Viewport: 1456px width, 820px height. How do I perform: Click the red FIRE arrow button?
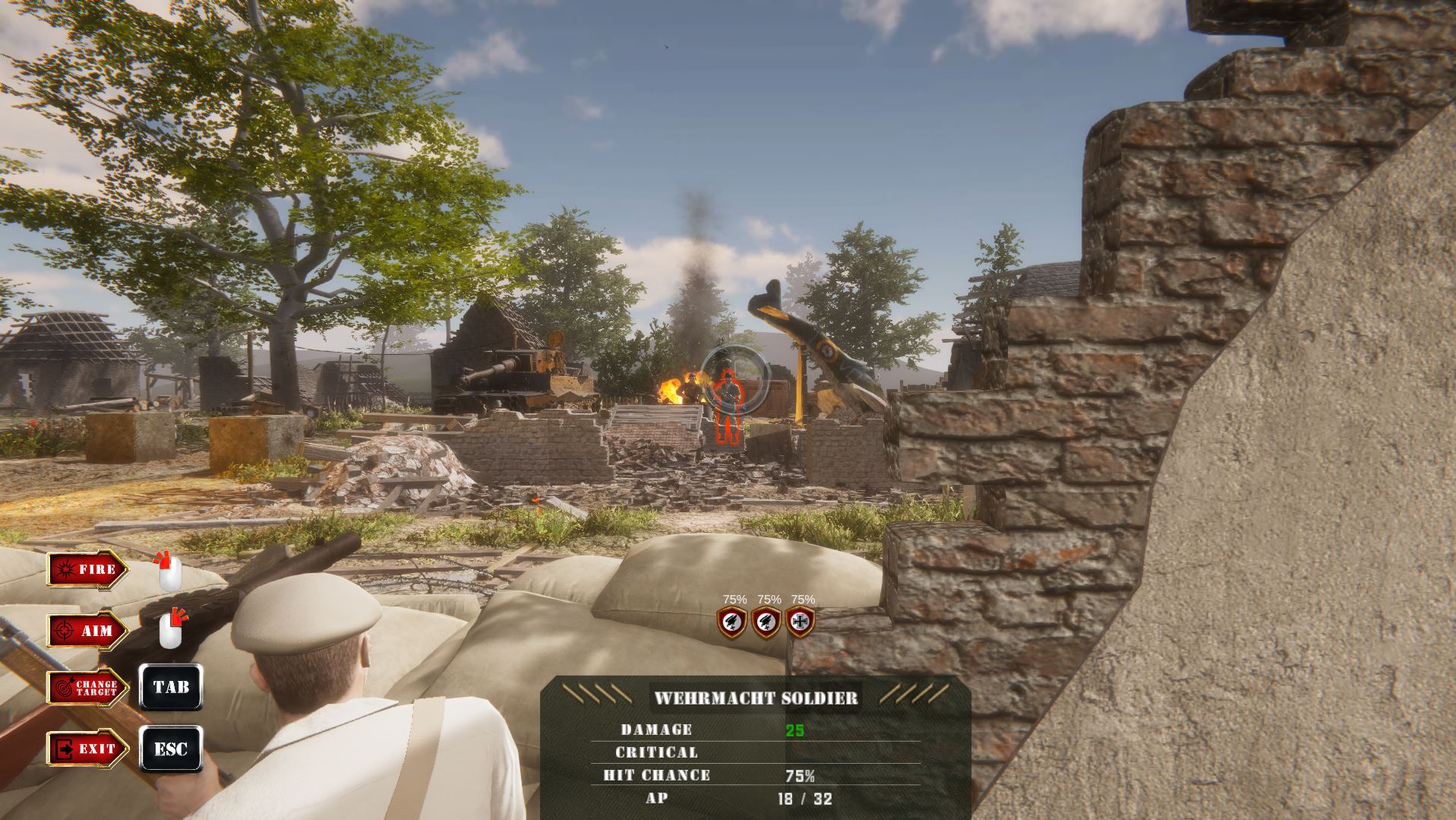click(87, 569)
